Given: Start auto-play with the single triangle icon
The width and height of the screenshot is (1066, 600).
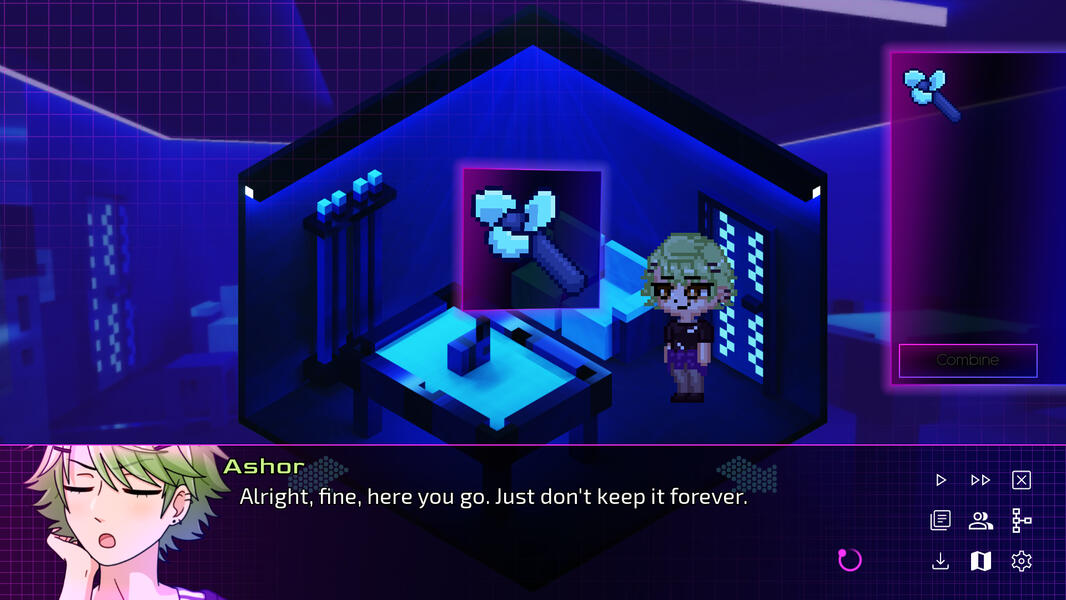Looking at the screenshot, I should 940,480.
